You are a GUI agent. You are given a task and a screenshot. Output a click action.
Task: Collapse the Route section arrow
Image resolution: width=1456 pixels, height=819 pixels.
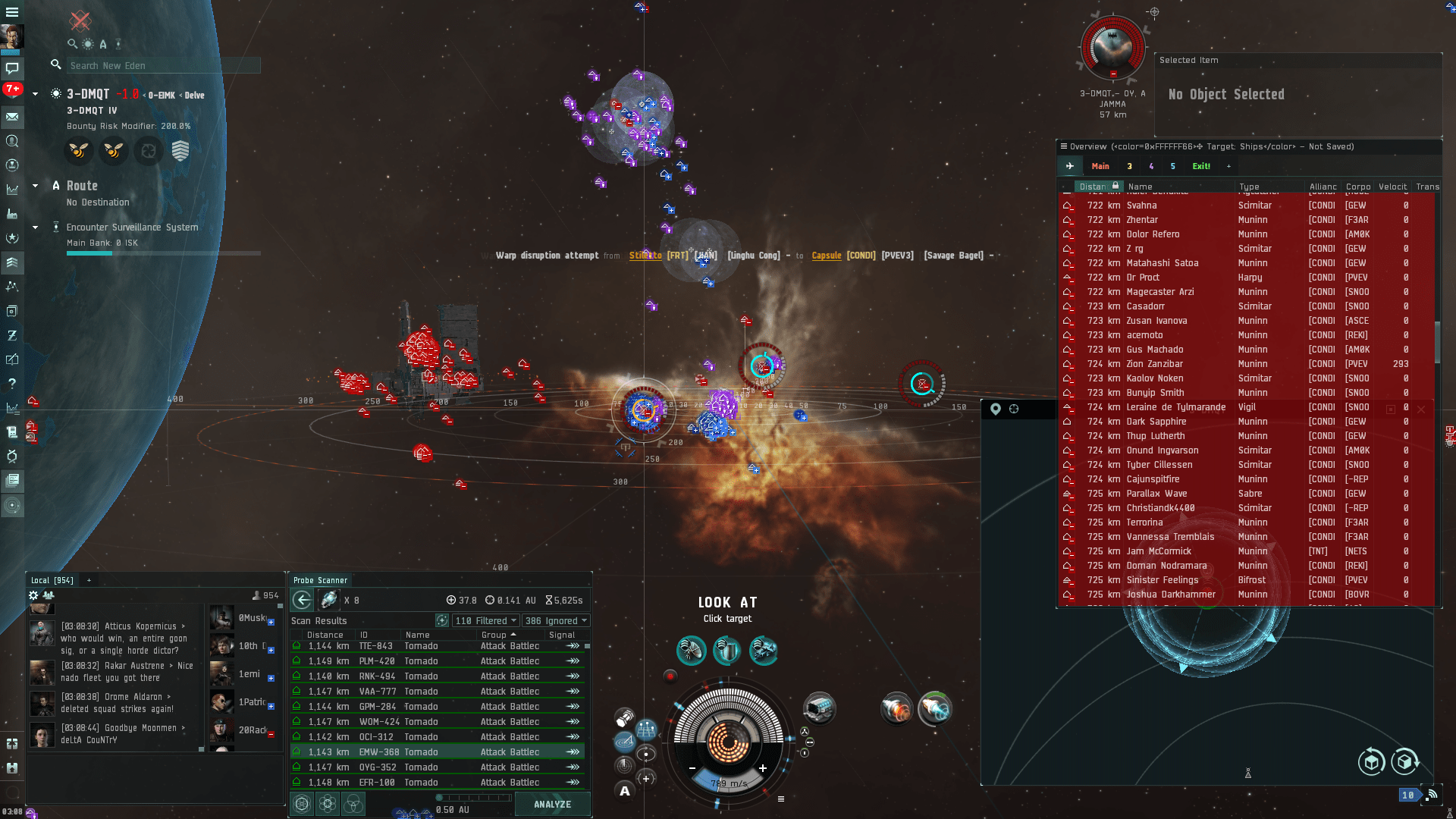pyautogui.click(x=35, y=186)
